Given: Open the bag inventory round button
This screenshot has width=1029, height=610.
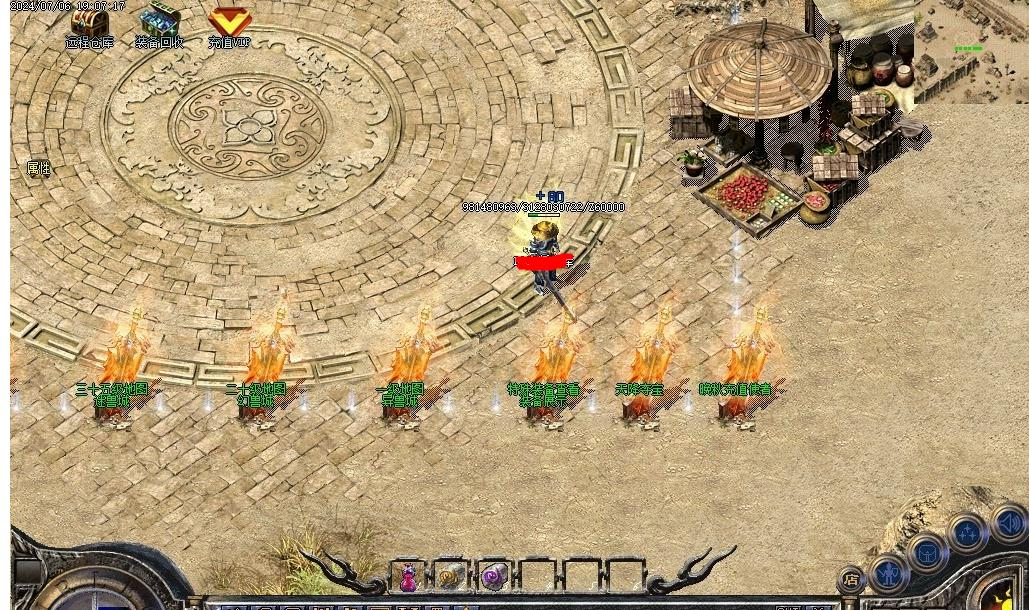Looking at the screenshot, I should [x=928, y=552].
